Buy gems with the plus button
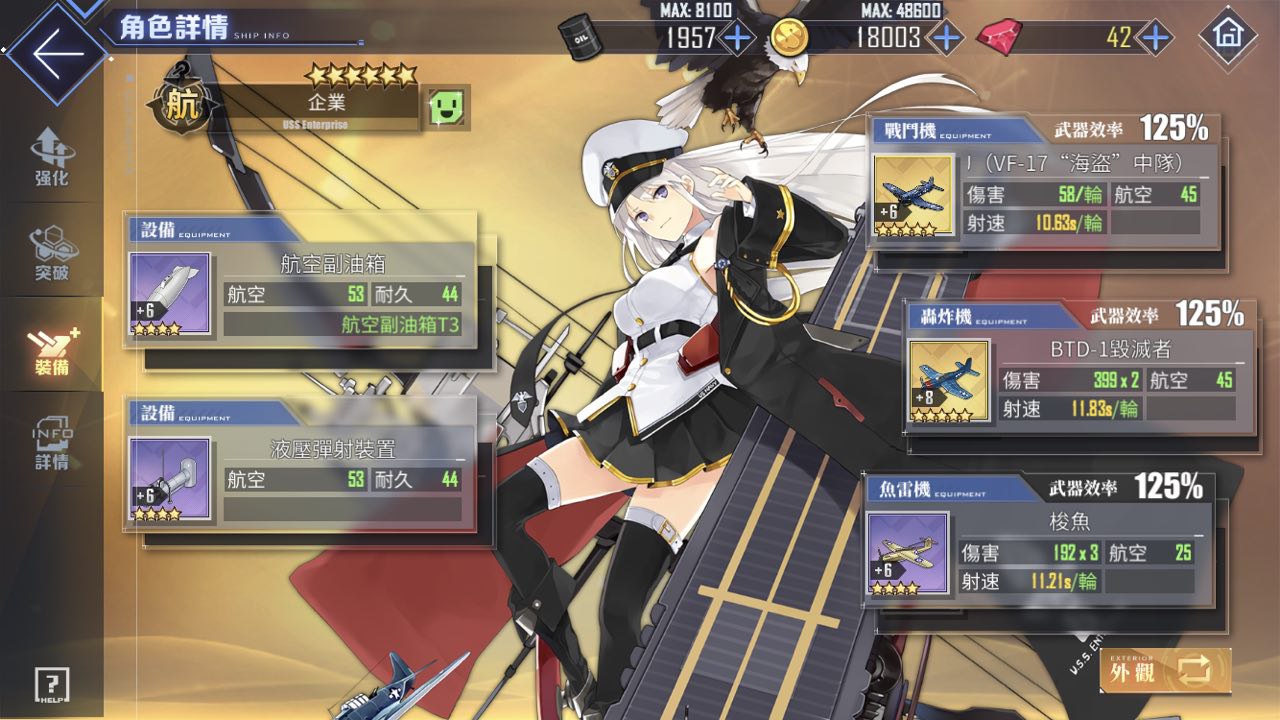 coord(1155,38)
